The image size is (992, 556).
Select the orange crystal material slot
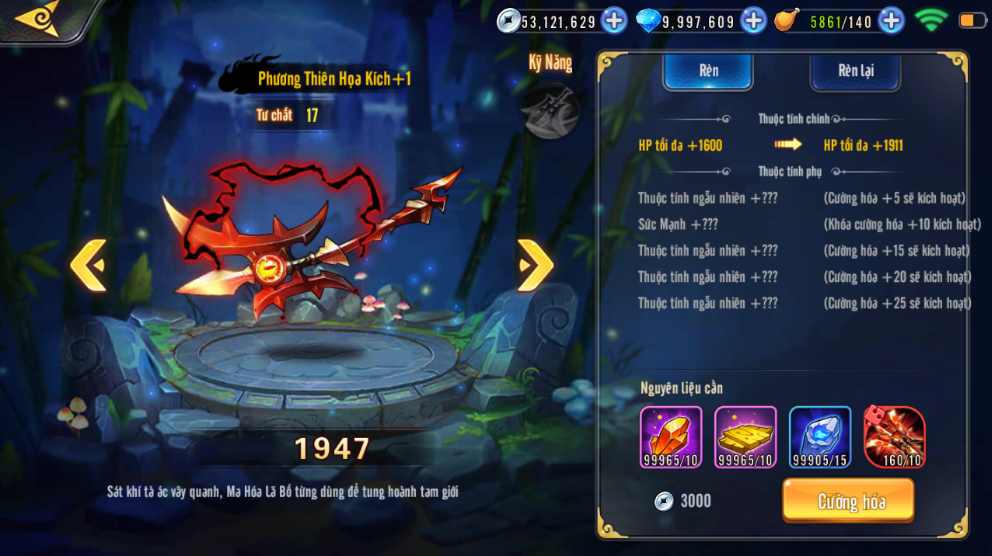(x=671, y=437)
